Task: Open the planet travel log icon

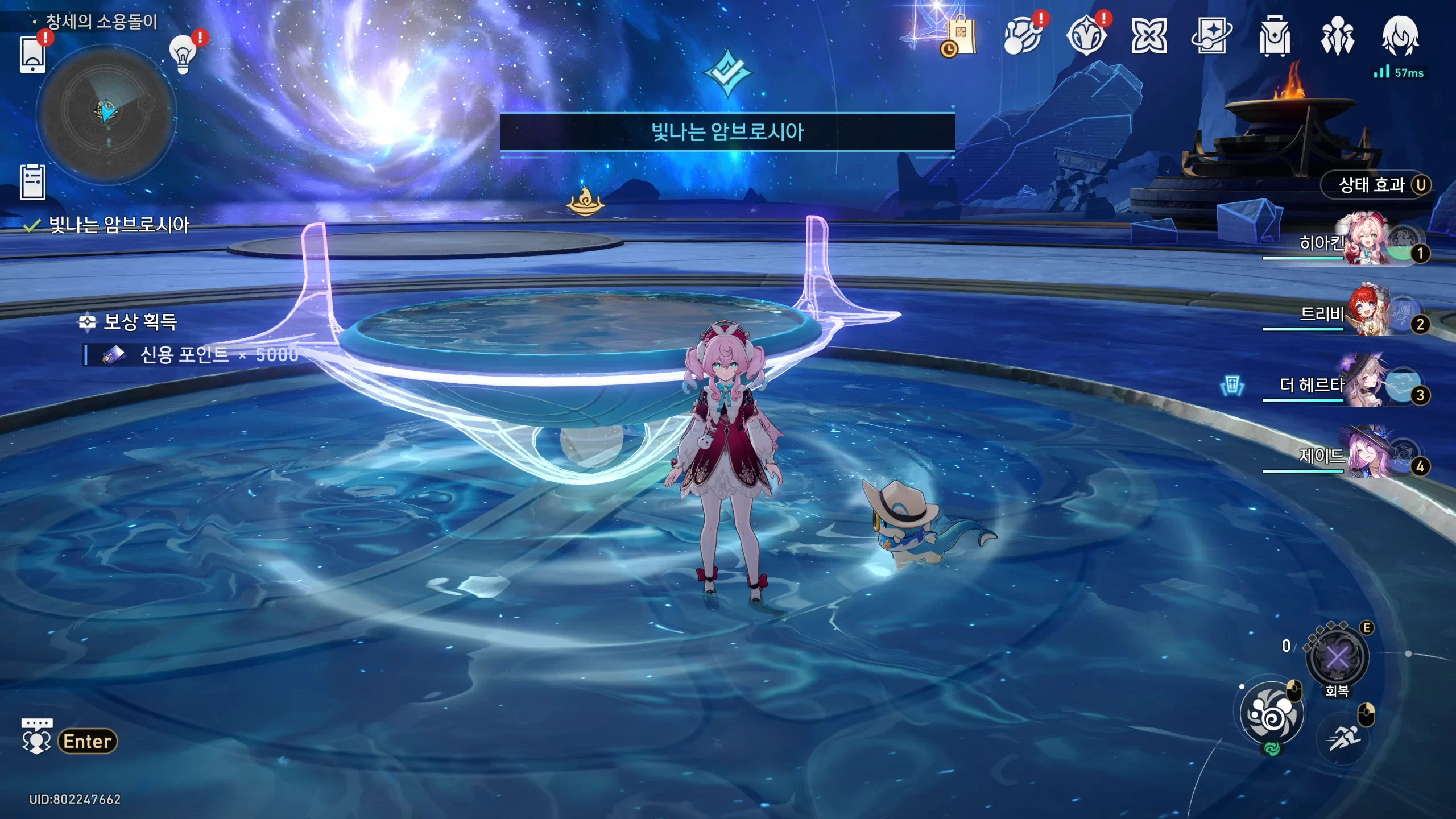Action: coord(1023,36)
